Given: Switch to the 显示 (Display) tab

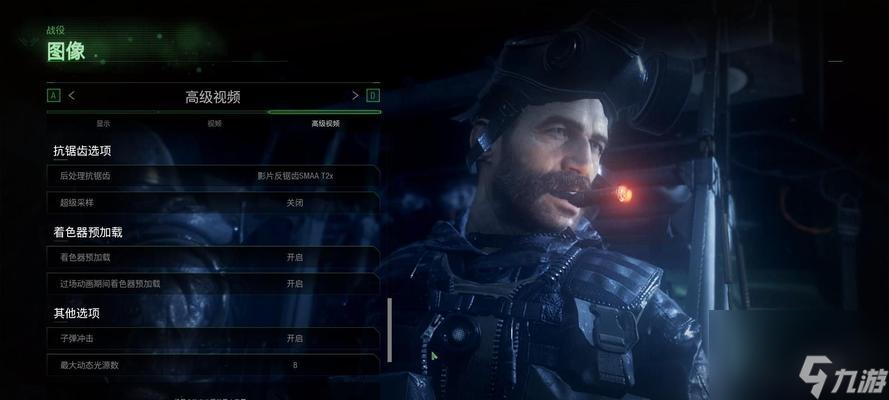Looking at the screenshot, I should [103, 123].
